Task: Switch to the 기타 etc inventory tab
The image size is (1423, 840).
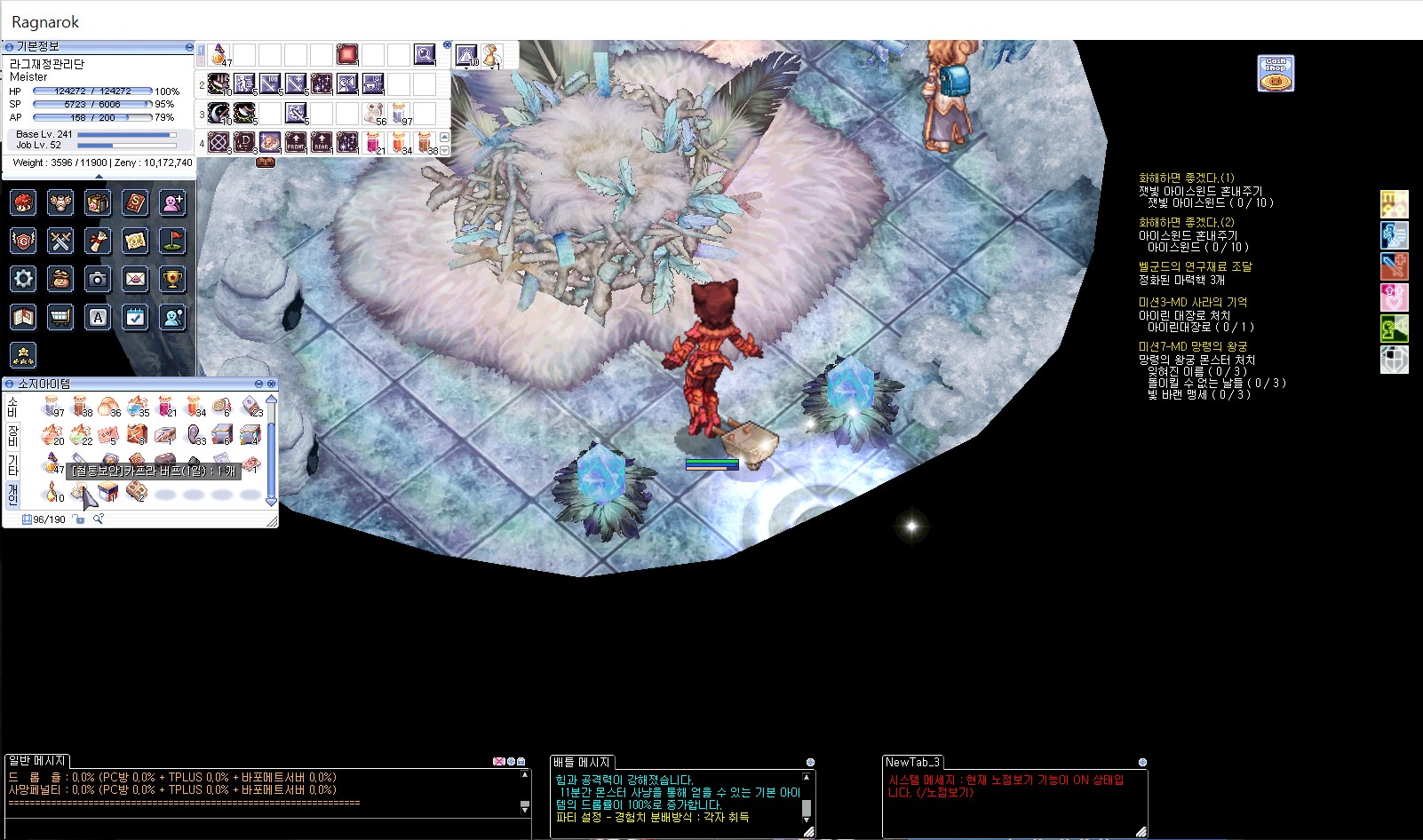Action: coord(12,464)
